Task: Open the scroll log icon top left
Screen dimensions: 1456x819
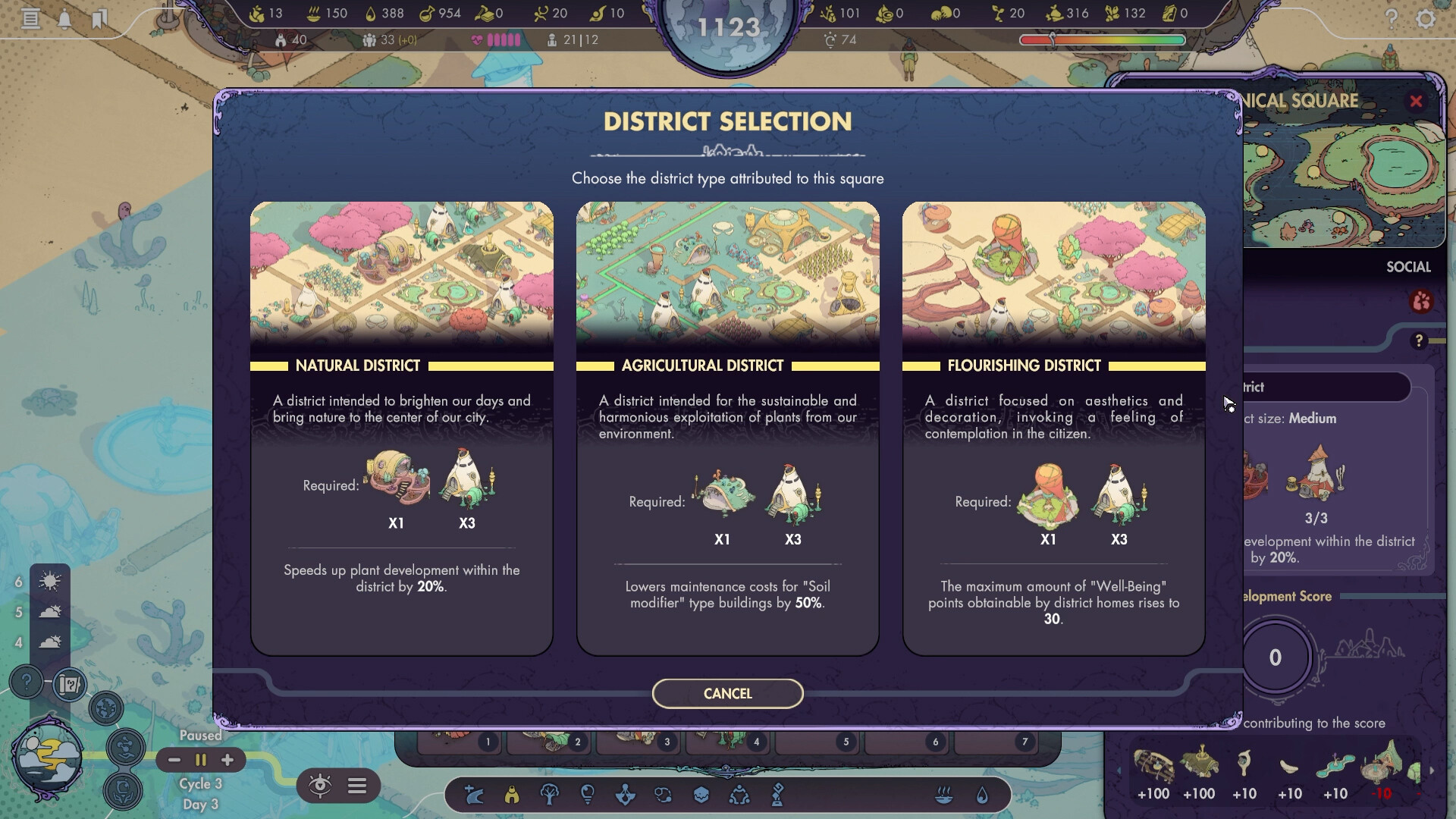Action: pyautogui.click(x=31, y=18)
